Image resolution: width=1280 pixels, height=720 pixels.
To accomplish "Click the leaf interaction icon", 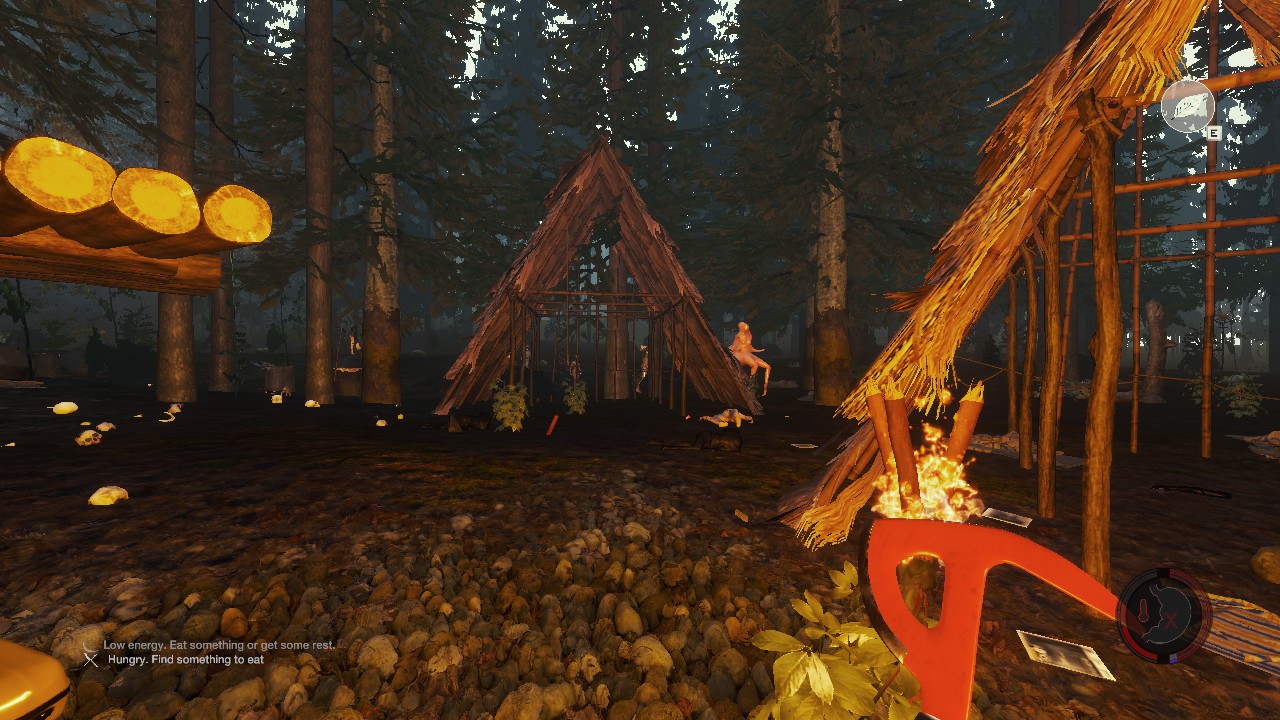I will coord(1187,106).
